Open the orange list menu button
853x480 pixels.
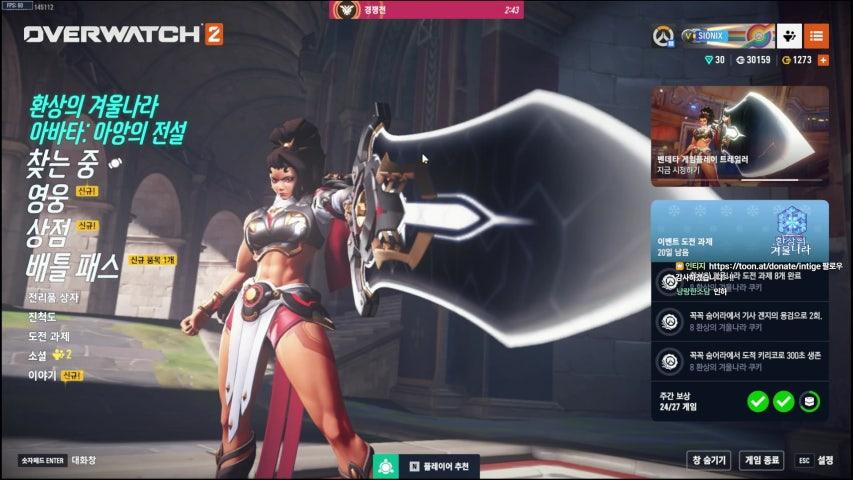click(816, 36)
